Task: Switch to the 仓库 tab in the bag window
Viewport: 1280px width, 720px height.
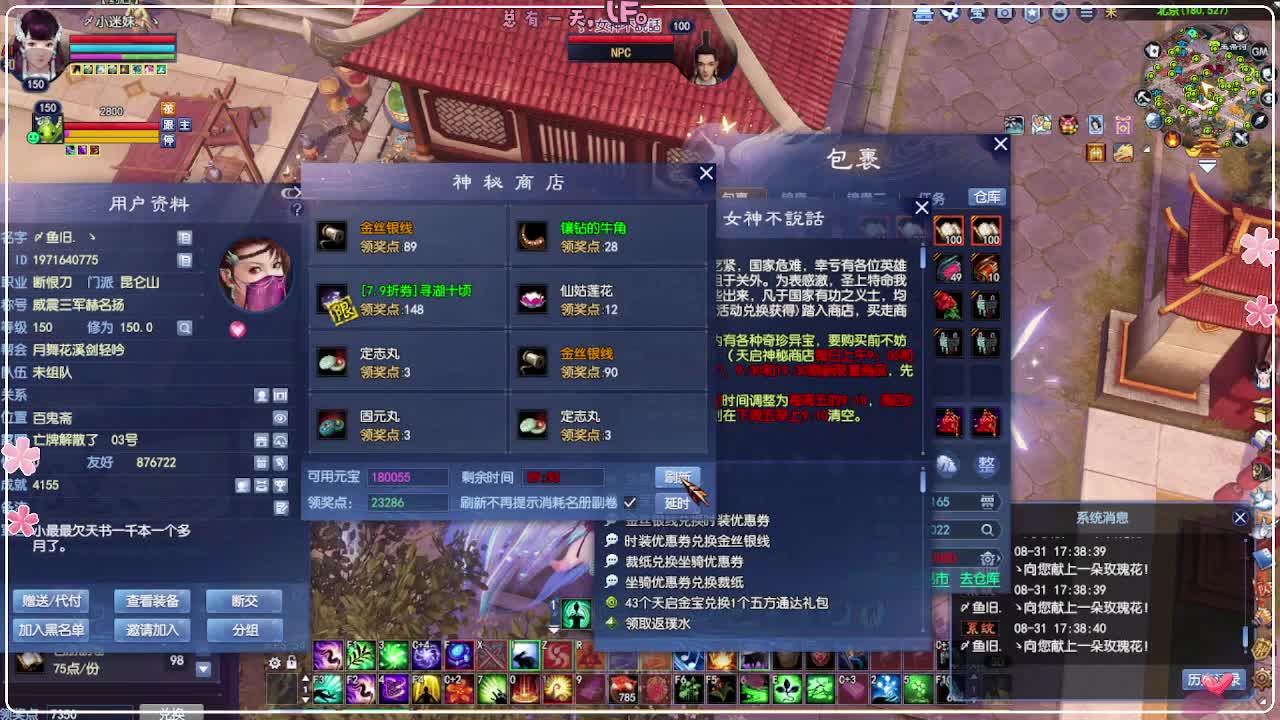Action: tap(985, 197)
